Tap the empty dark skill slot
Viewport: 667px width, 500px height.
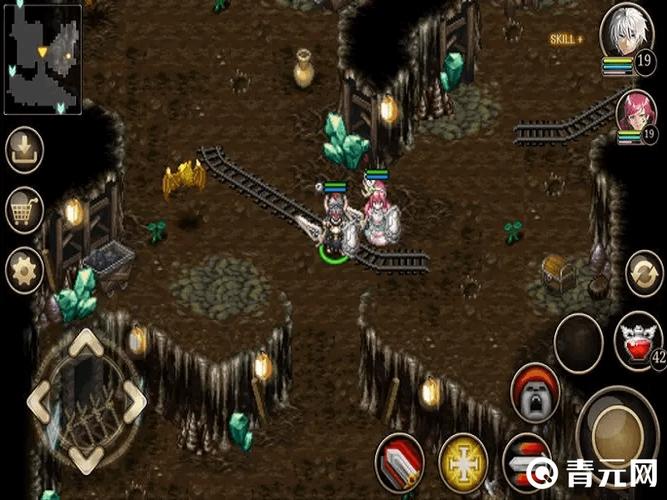578,342
